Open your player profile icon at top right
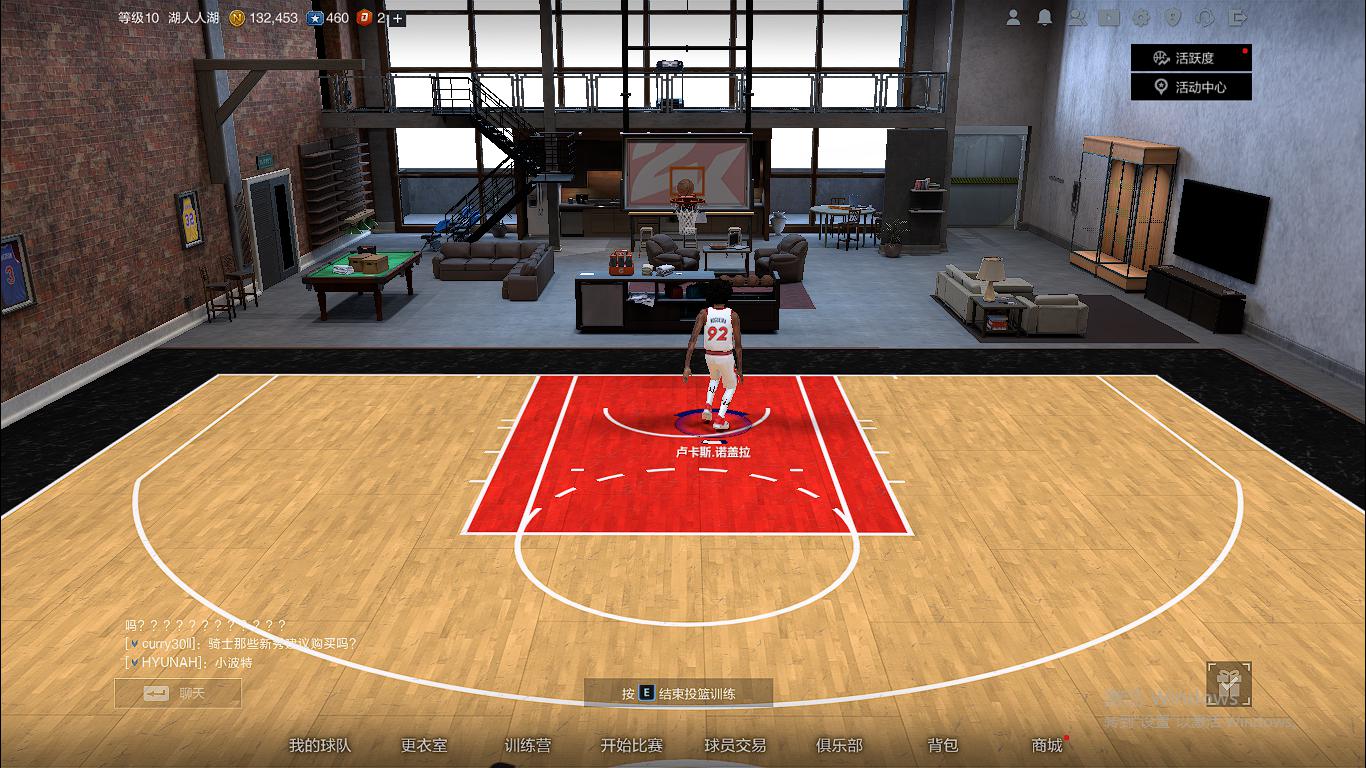Image resolution: width=1366 pixels, height=768 pixels. (x=1013, y=17)
